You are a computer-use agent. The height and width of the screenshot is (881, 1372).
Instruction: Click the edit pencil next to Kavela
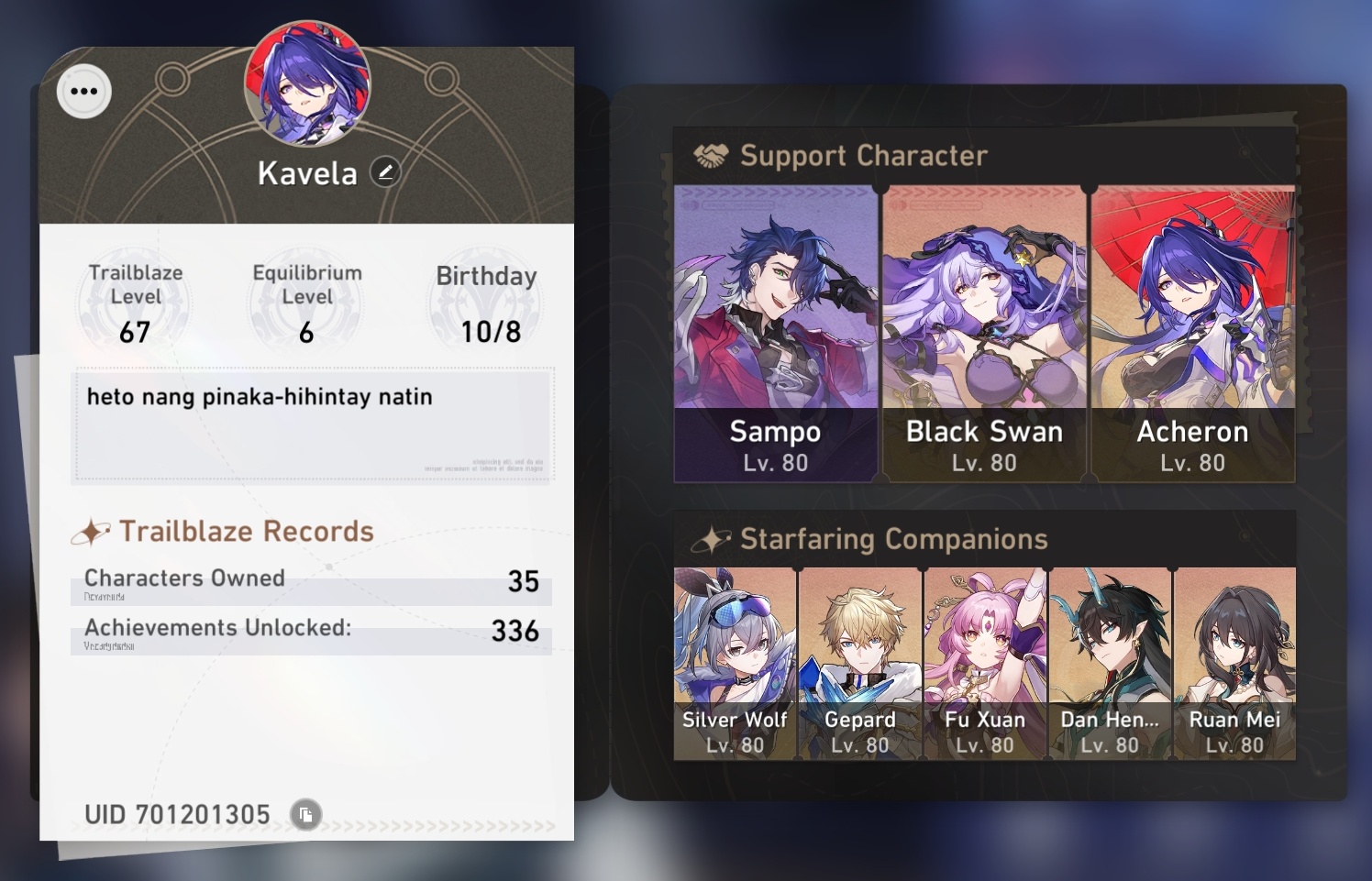[x=385, y=170]
